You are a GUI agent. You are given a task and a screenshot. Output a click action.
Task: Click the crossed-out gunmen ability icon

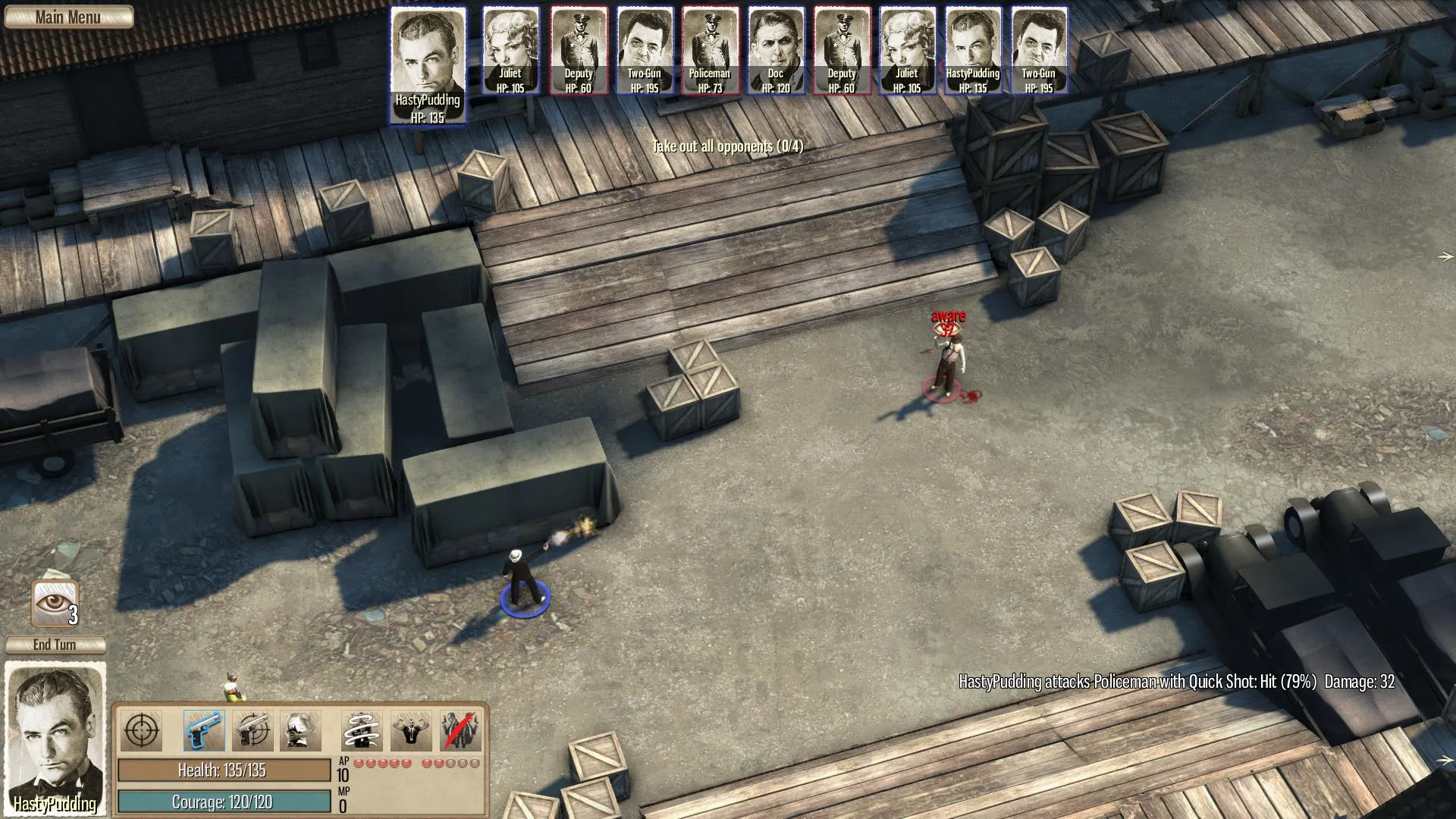coord(460,731)
